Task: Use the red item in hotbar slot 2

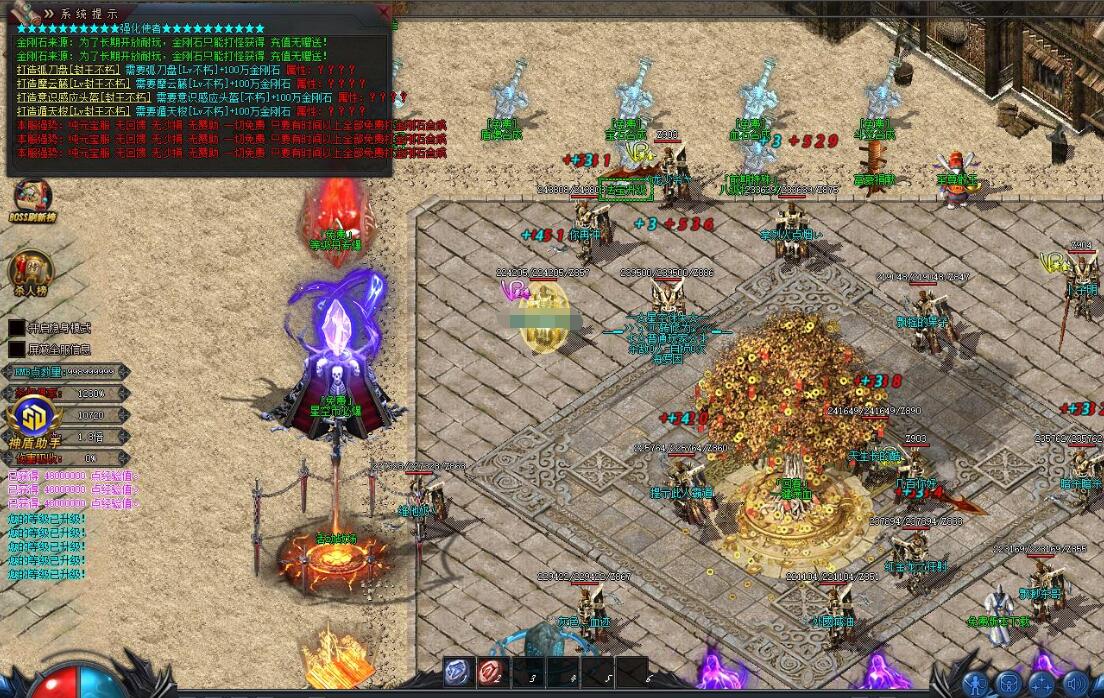Action: coord(491,673)
